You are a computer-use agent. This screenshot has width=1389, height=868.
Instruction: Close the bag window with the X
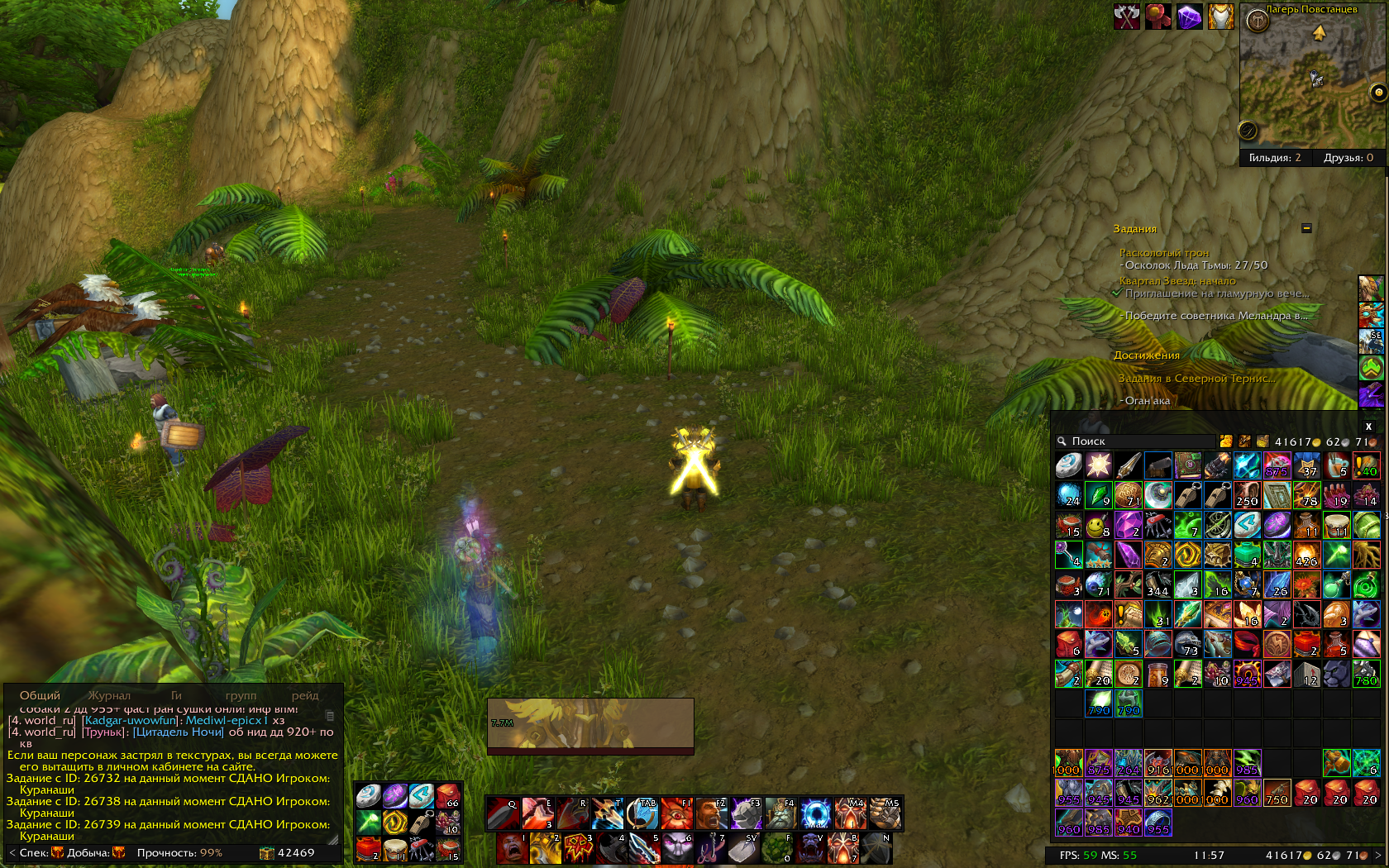[x=1368, y=427]
